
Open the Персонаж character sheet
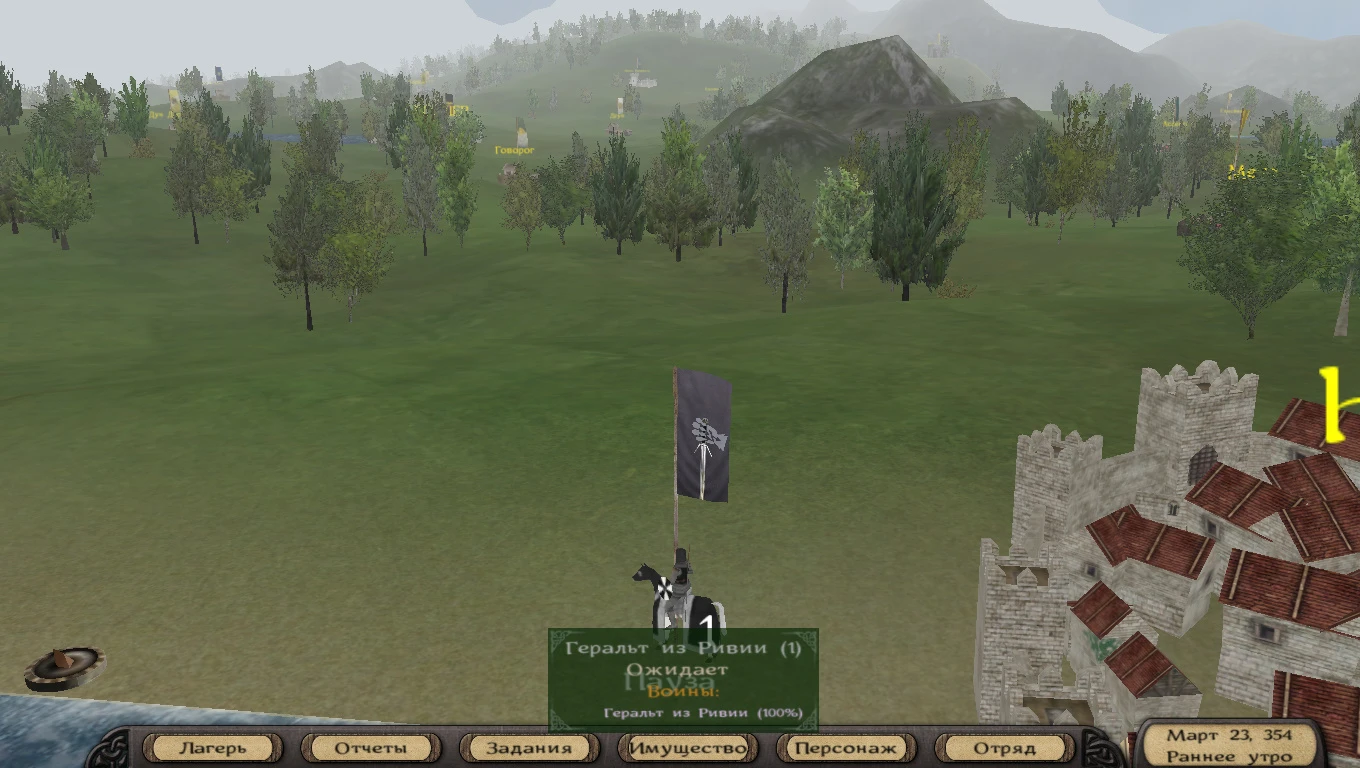tap(846, 747)
